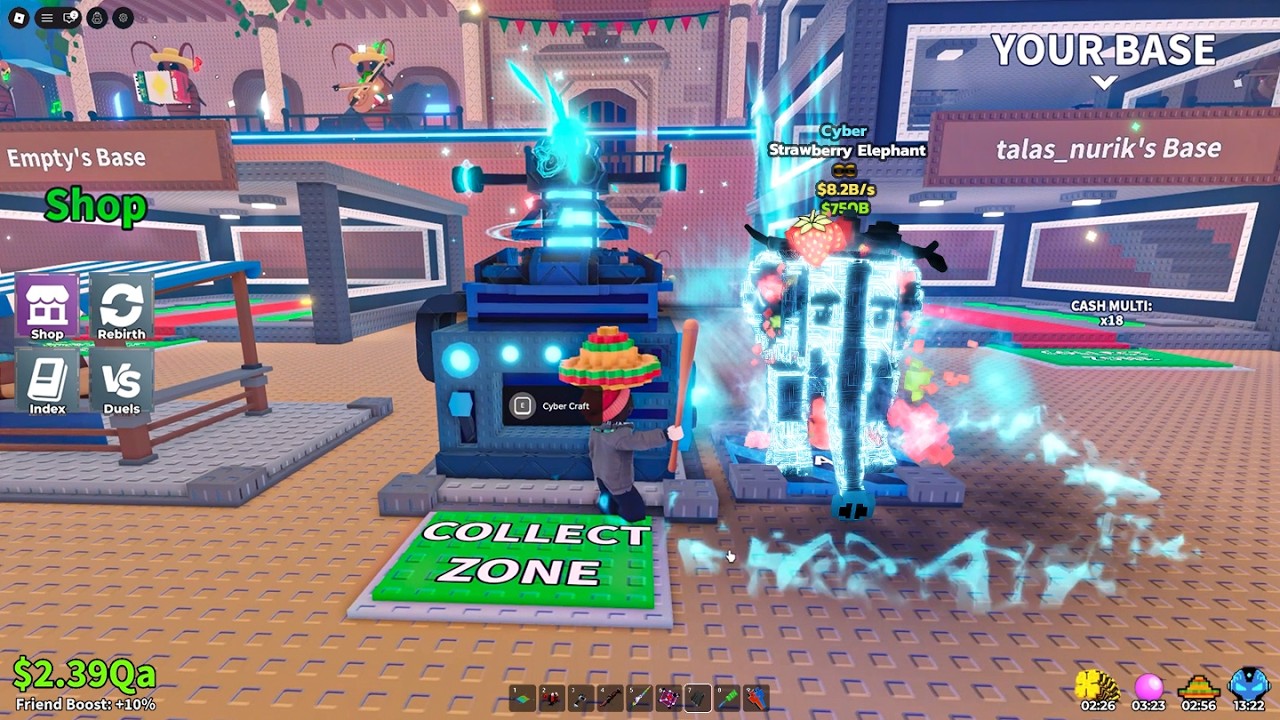Open the Roblox logo menu
The width and height of the screenshot is (1280, 720).
(21, 17)
